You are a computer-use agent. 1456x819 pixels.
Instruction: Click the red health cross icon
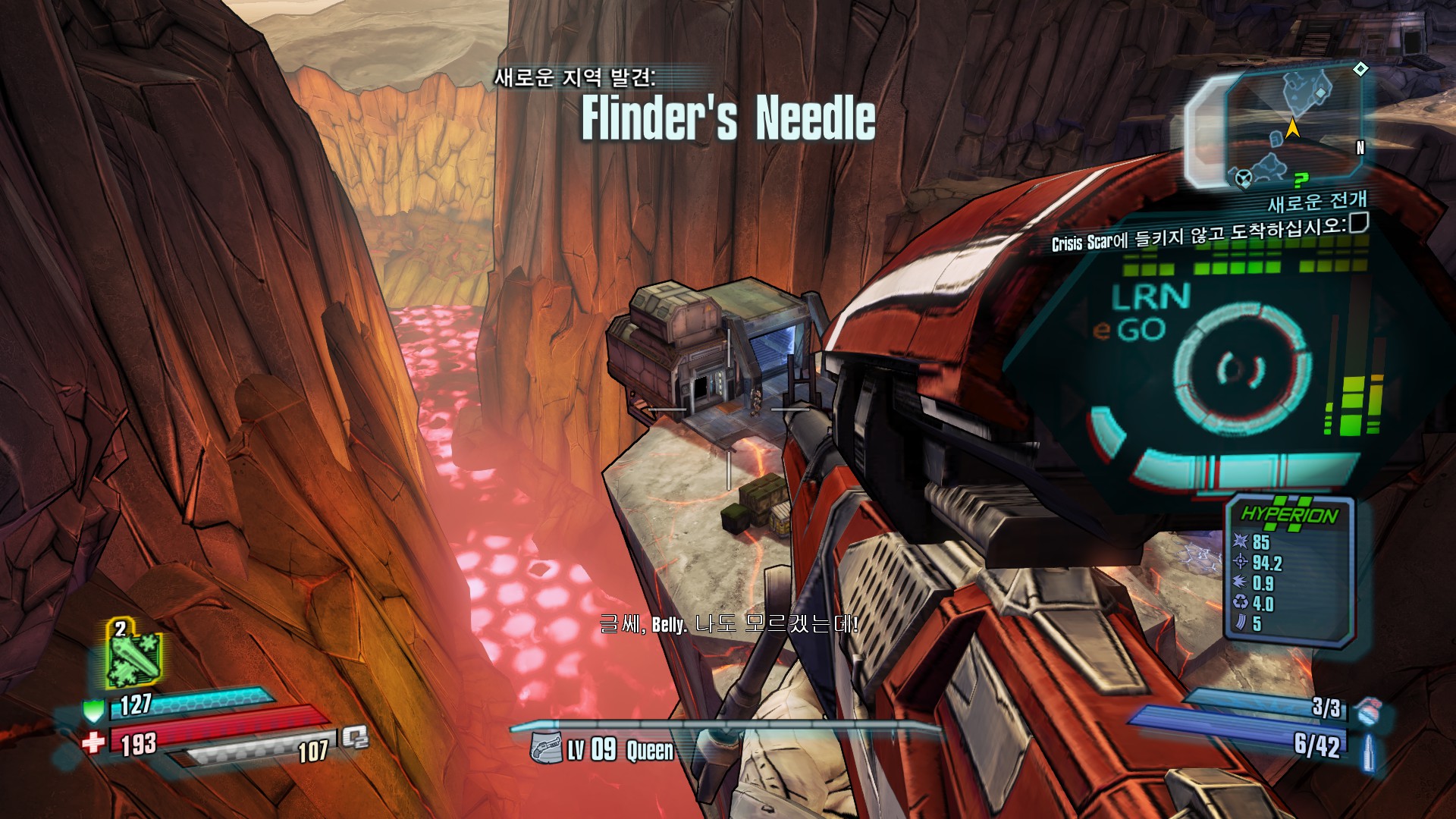pyautogui.click(x=93, y=742)
